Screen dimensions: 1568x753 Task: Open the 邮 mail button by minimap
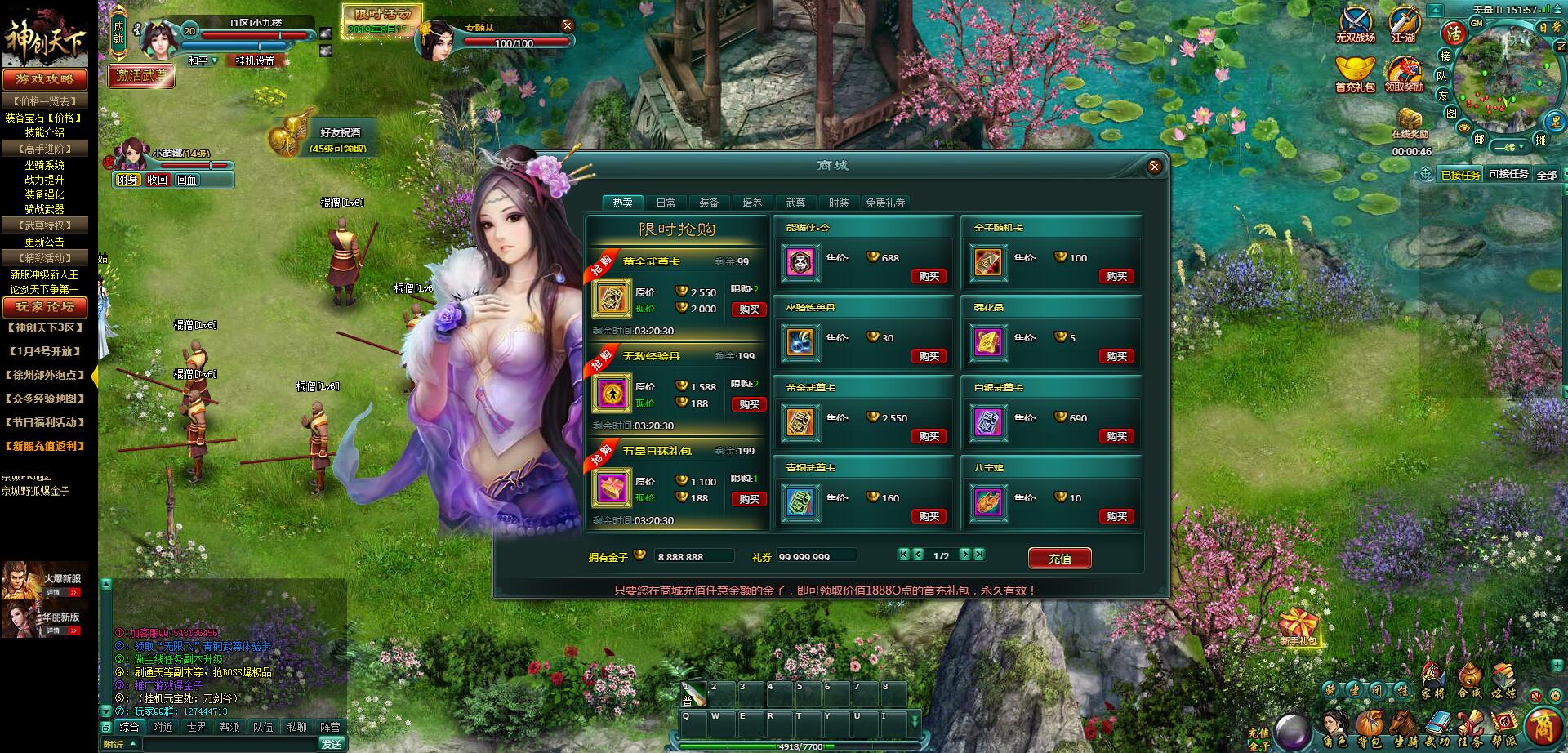click(1479, 139)
